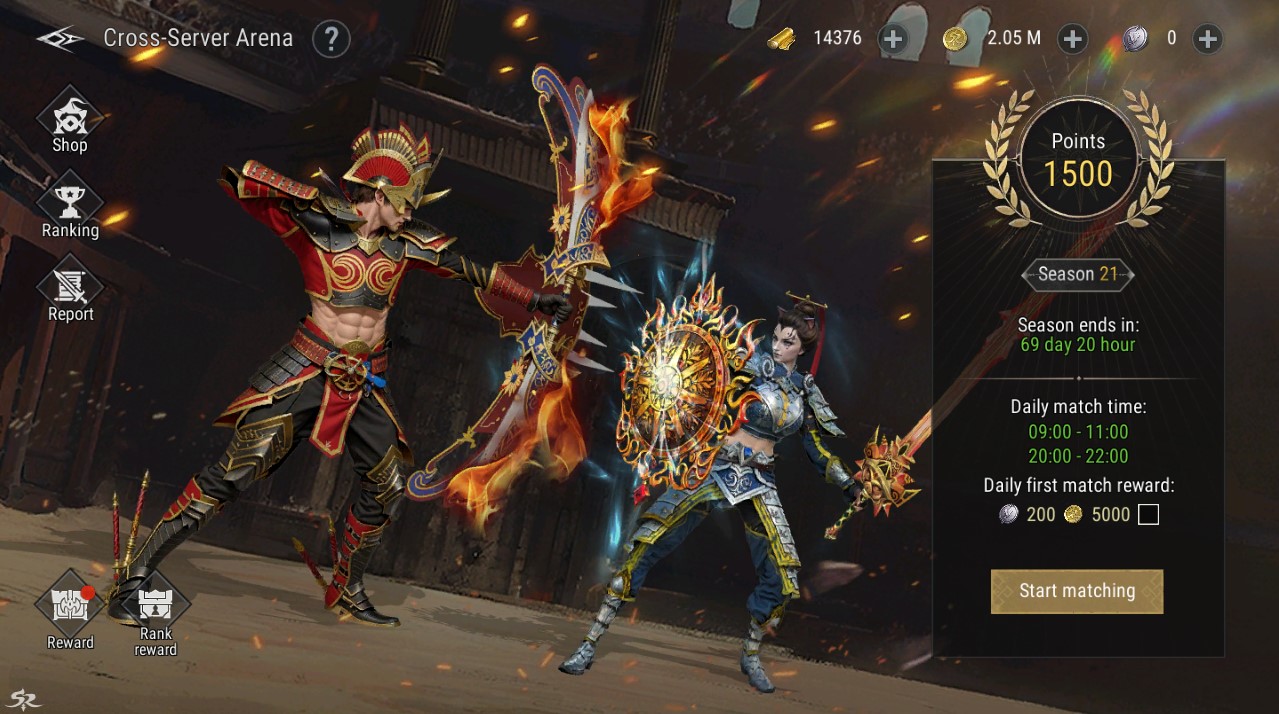This screenshot has height=714, width=1279.
Task: Start matching in the arena
Action: pyautogui.click(x=1076, y=591)
